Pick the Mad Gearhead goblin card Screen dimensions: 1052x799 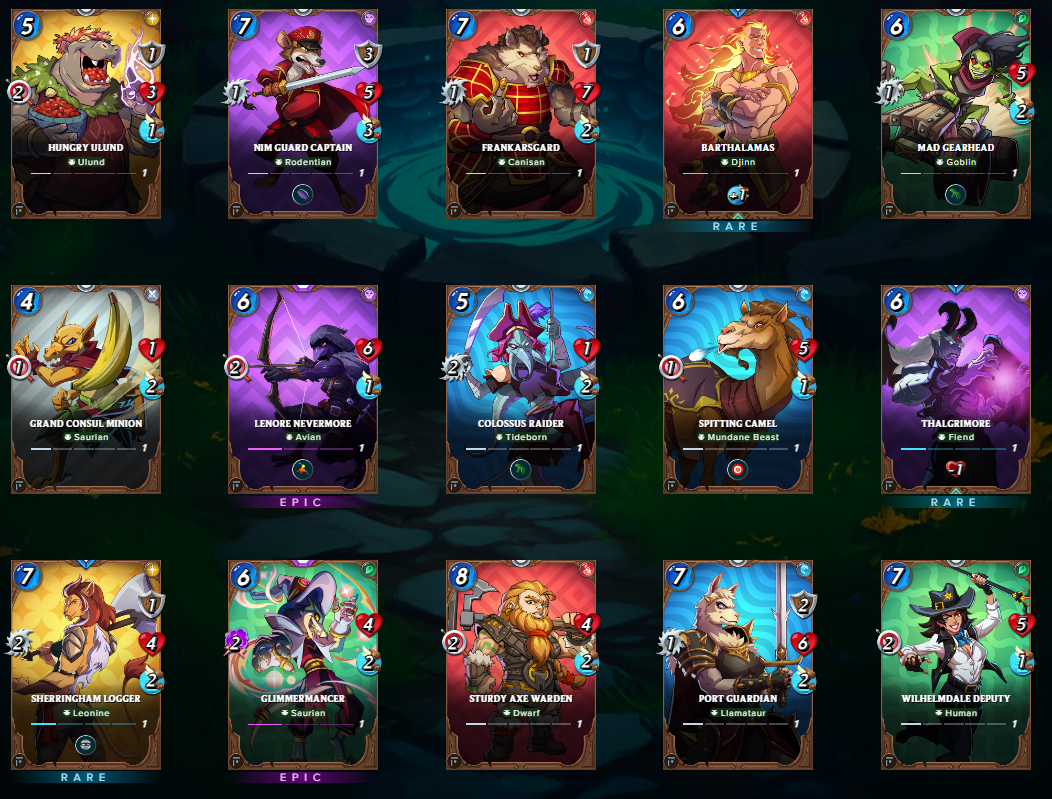click(955, 113)
